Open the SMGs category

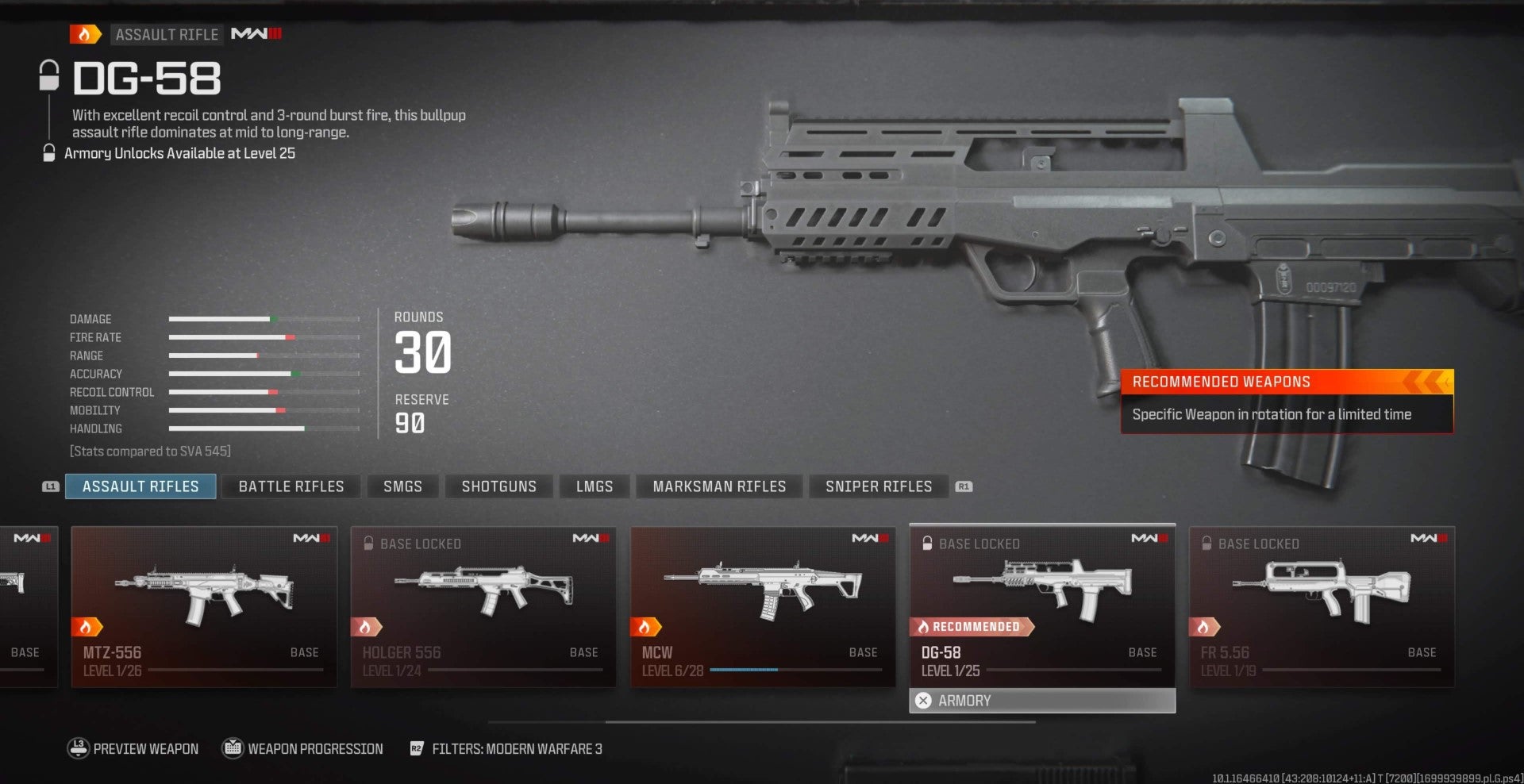point(403,486)
